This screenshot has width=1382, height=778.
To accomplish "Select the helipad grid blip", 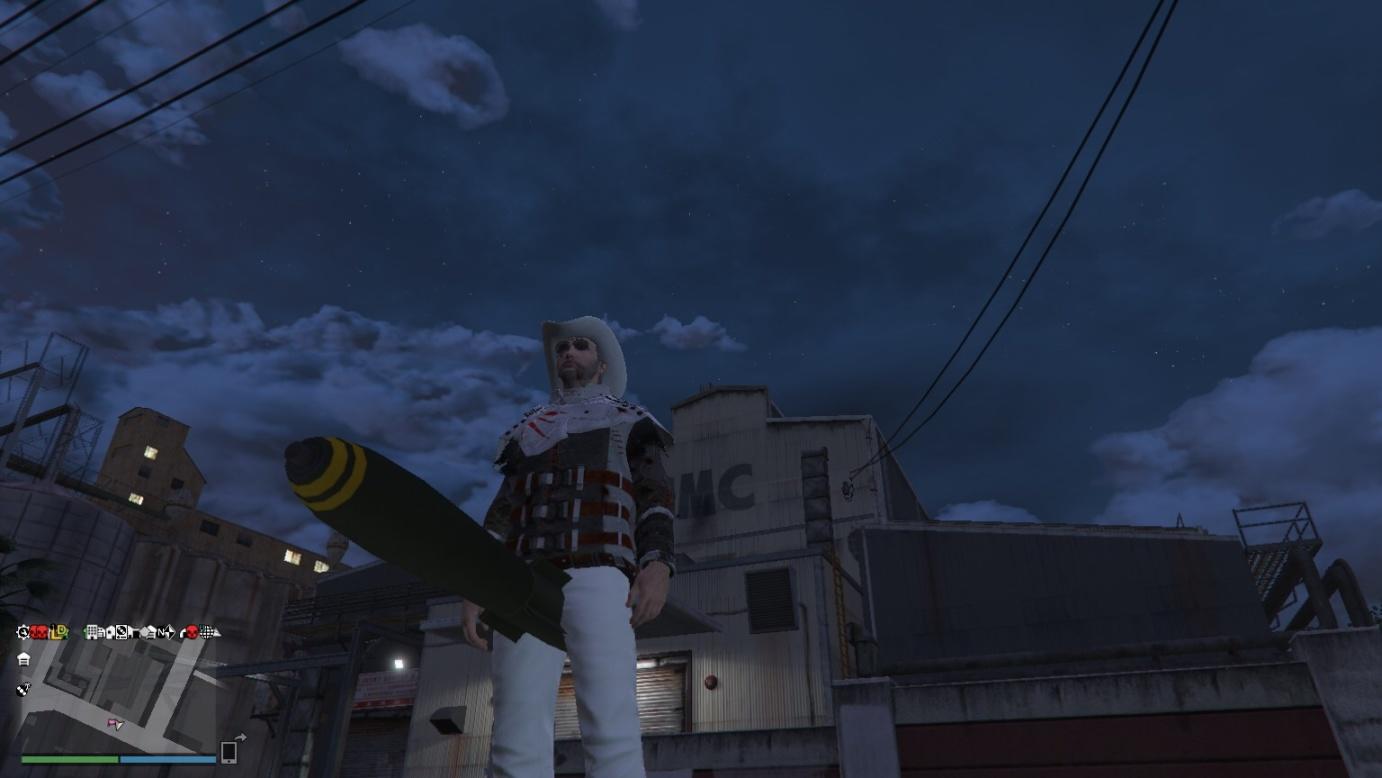I will point(206,632).
